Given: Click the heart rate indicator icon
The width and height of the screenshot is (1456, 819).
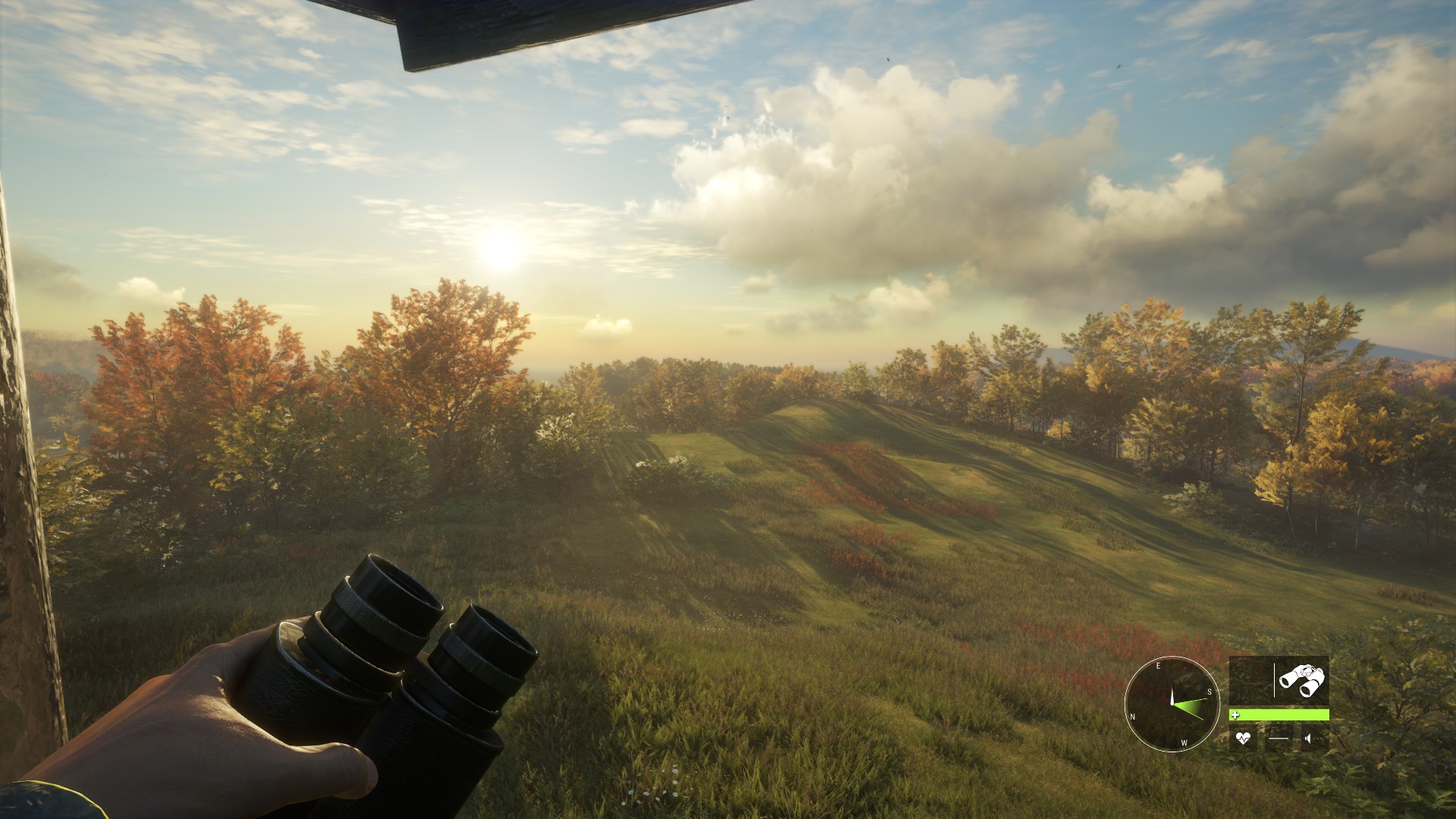Looking at the screenshot, I should click(1243, 738).
